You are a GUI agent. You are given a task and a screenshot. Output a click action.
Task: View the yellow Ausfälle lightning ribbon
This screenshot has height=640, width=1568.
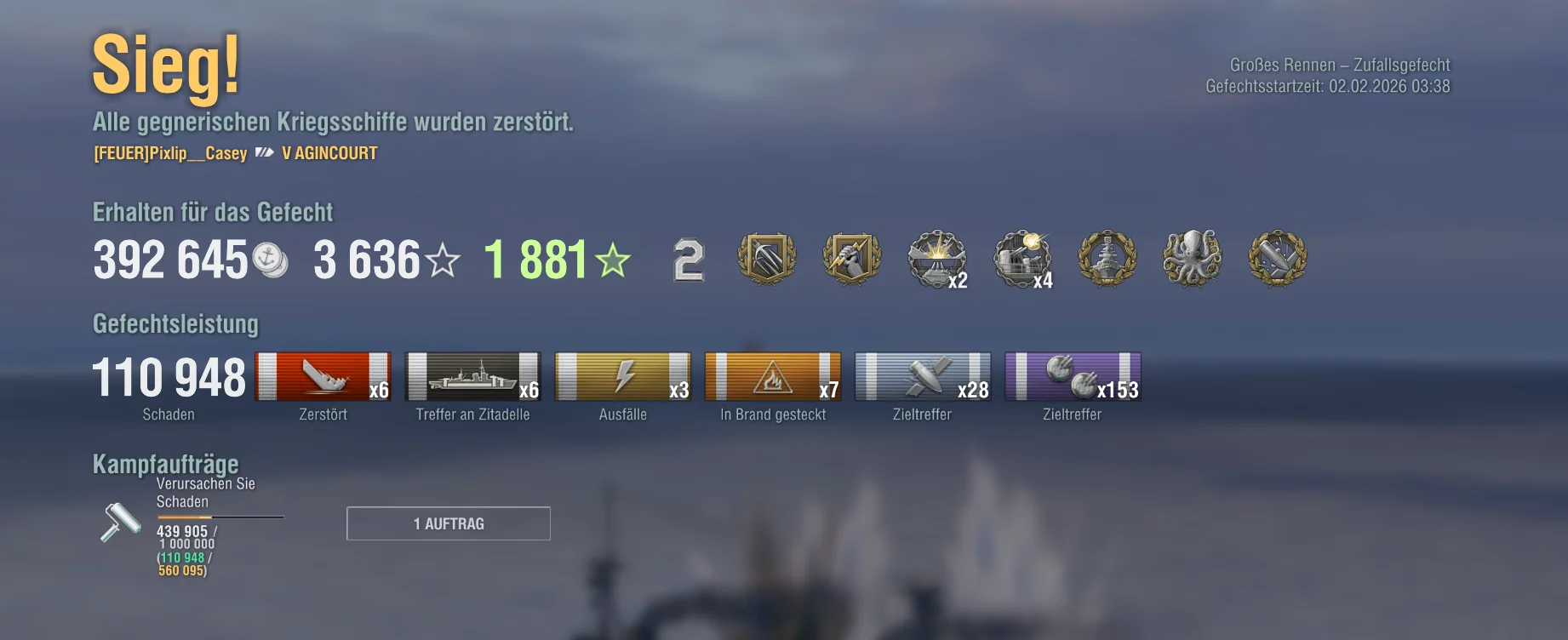coord(623,376)
